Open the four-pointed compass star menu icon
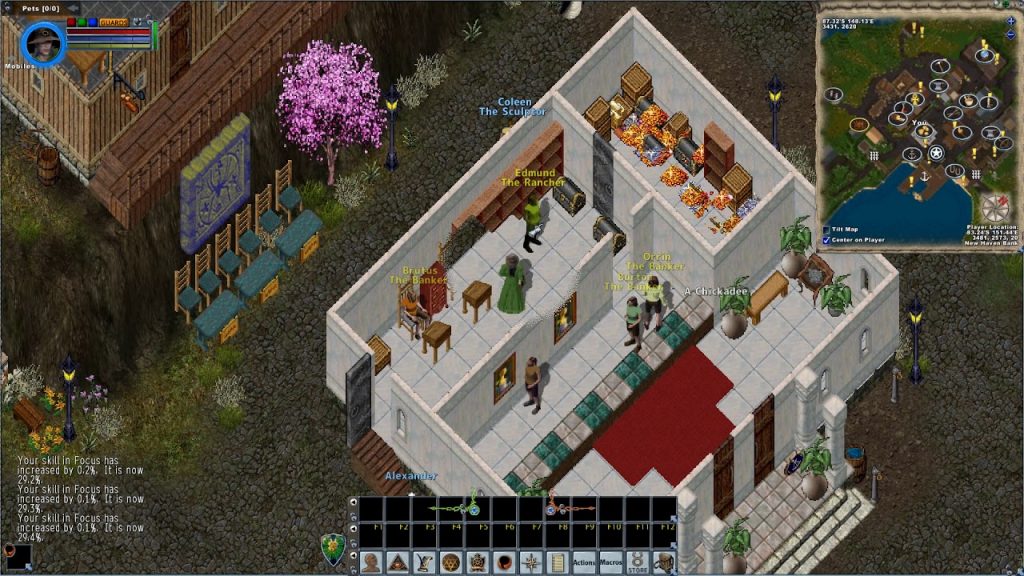This screenshot has height=576, width=1024. point(531,563)
